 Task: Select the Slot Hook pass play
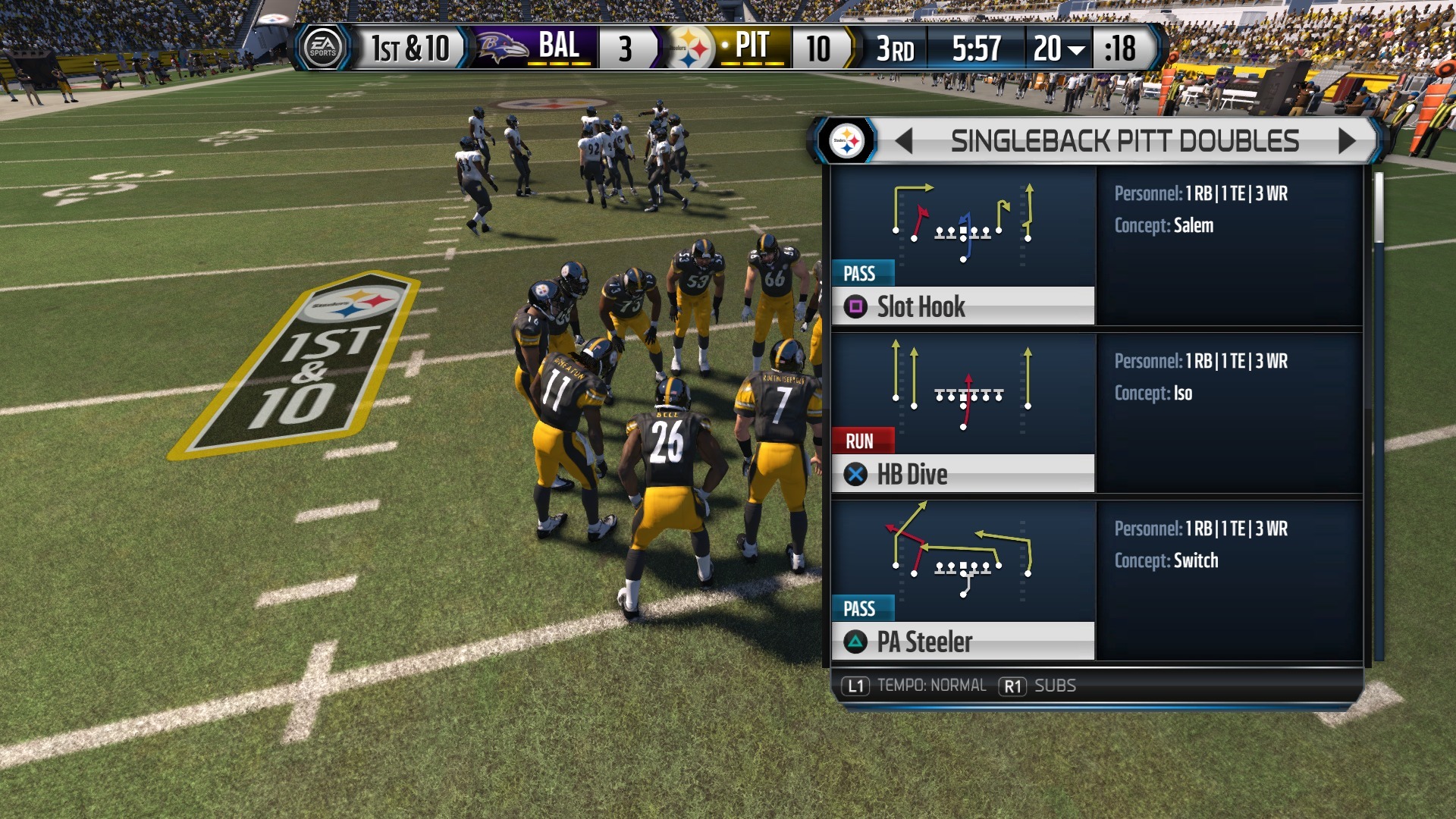click(962, 306)
